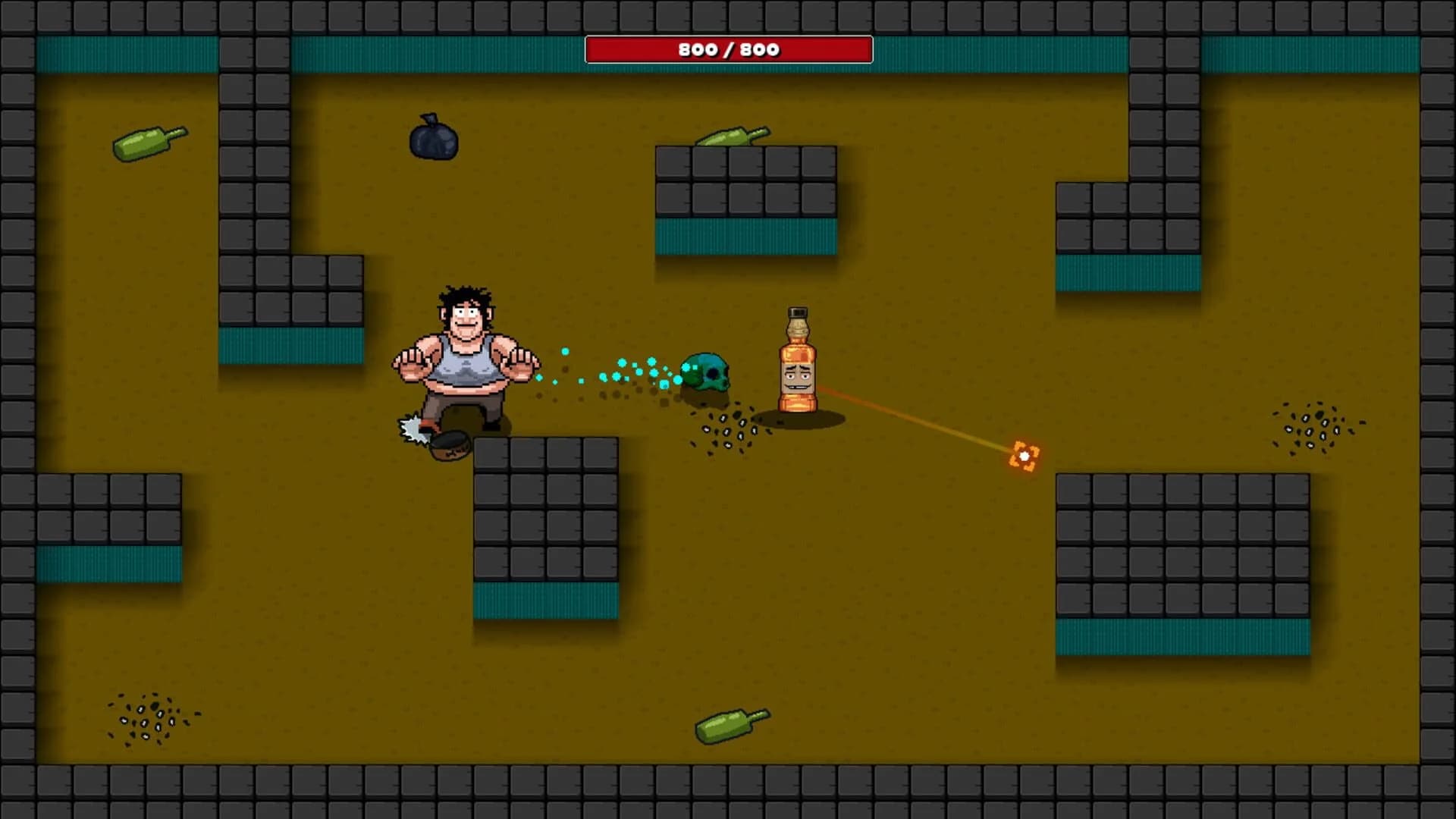Click the boss health bar showing 800 / 800
Screen dimensions: 1456x819
click(728, 49)
